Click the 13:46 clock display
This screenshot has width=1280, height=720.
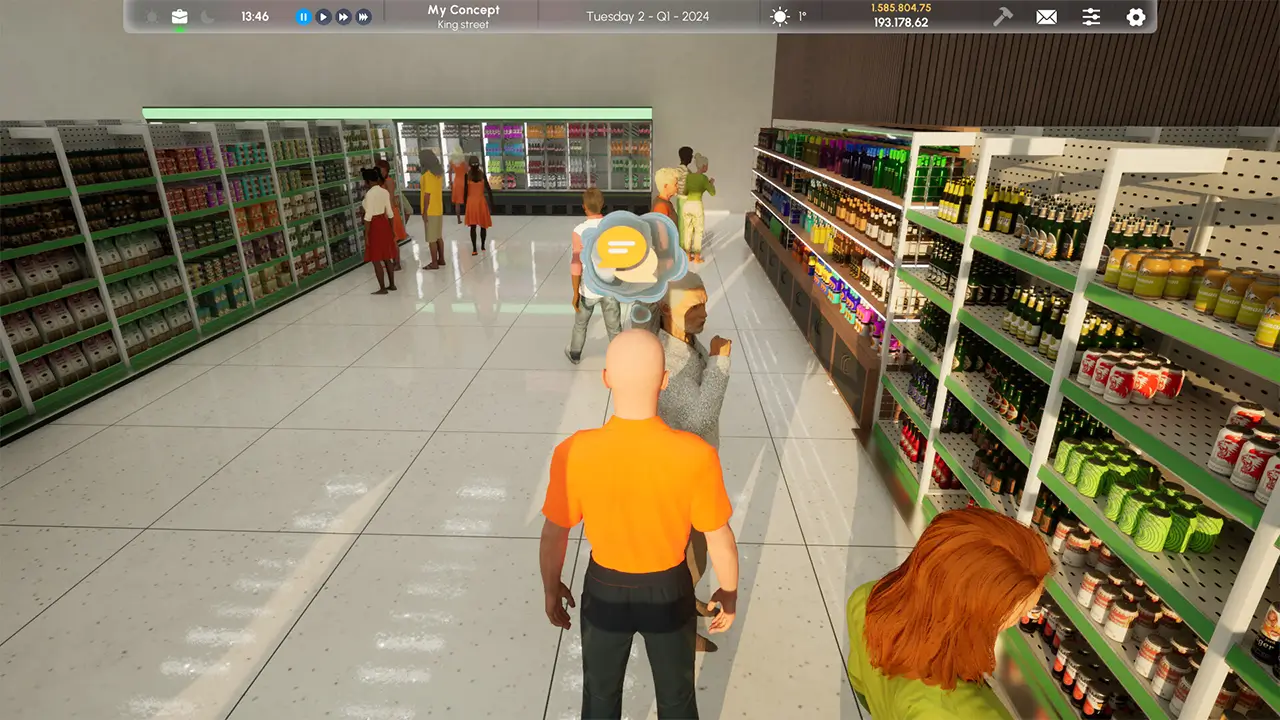pos(254,16)
